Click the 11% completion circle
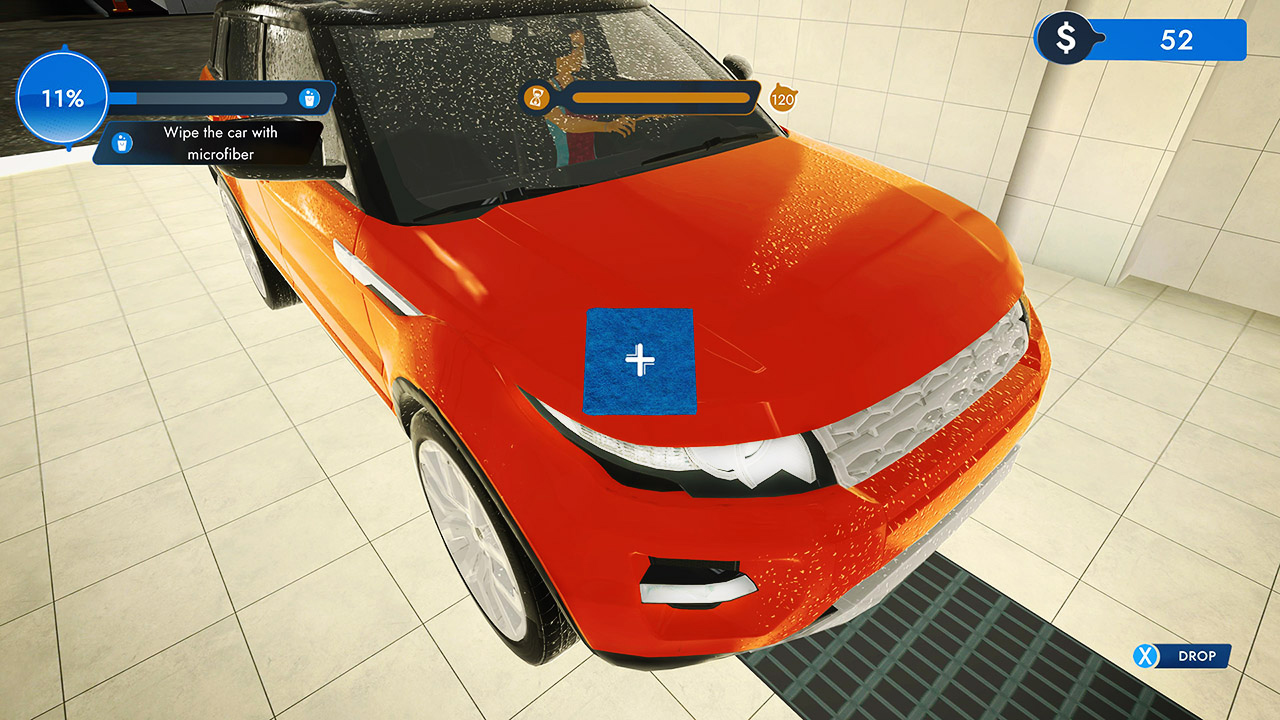 pos(62,96)
